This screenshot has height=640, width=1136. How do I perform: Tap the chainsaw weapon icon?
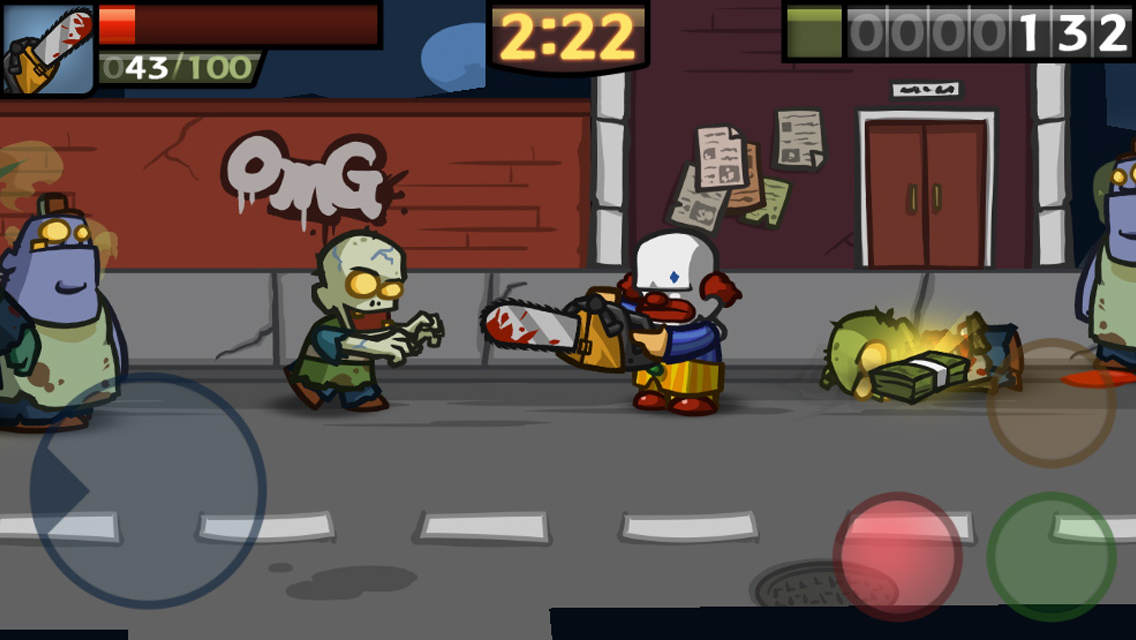47,48
